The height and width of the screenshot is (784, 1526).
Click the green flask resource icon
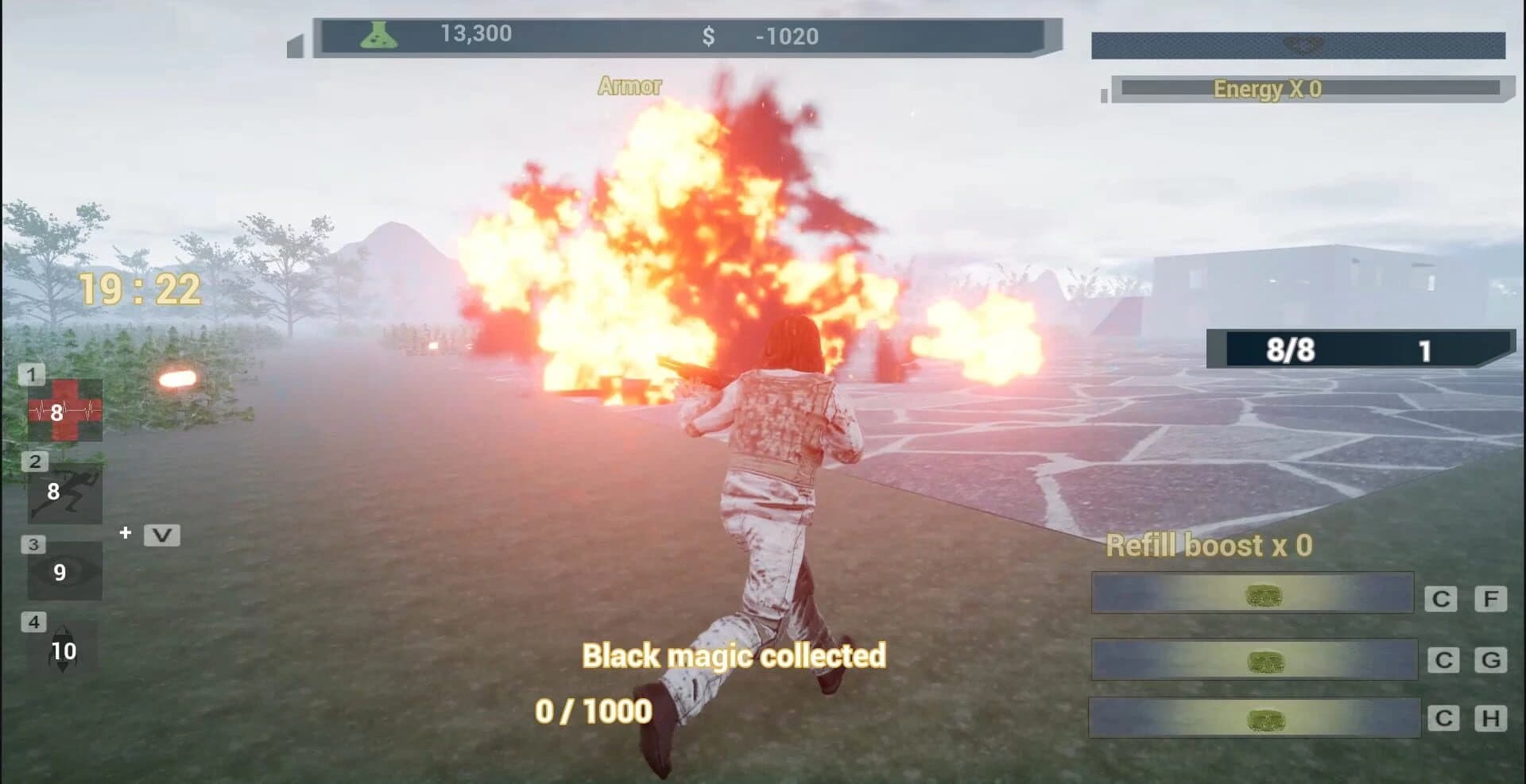376,33
